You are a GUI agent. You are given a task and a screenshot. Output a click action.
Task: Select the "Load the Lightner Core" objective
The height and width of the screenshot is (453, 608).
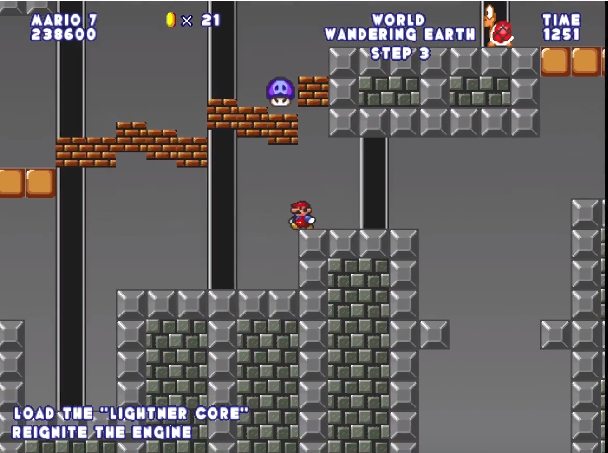130,413
